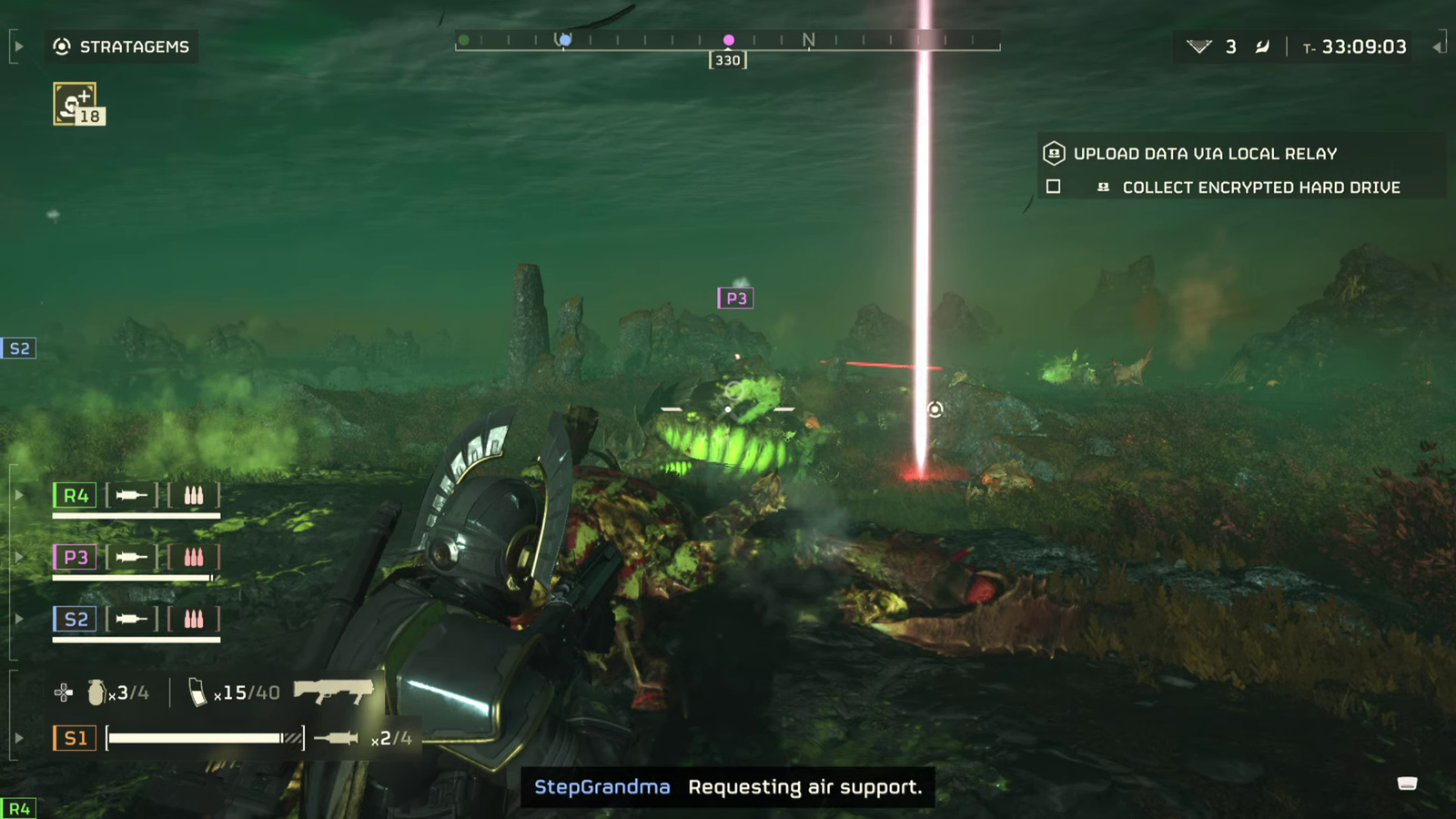This screenshot has height=819, width=1456.
Task: Toggle the Collect Encrypted Hard Drive checkbox
Action: [x=1054, y=187]
